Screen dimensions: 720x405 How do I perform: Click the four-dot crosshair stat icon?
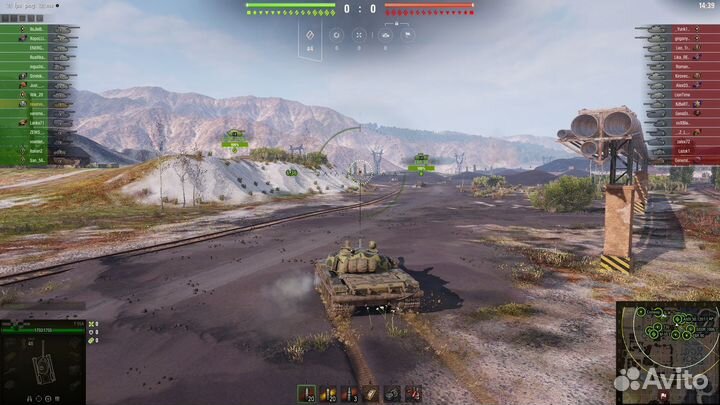(360, 34)
